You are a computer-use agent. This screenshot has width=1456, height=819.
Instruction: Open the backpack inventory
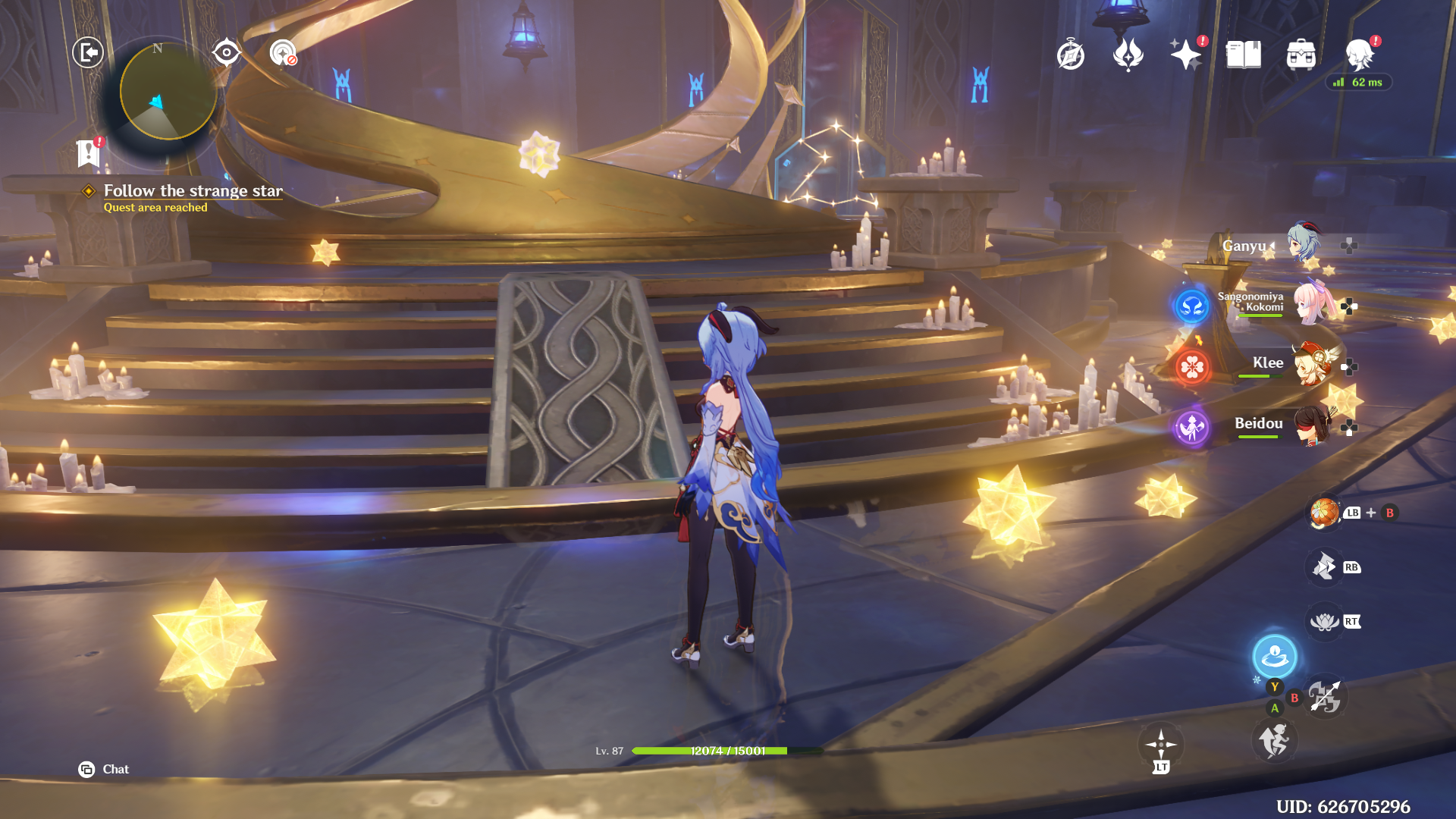click(1301, 55)
